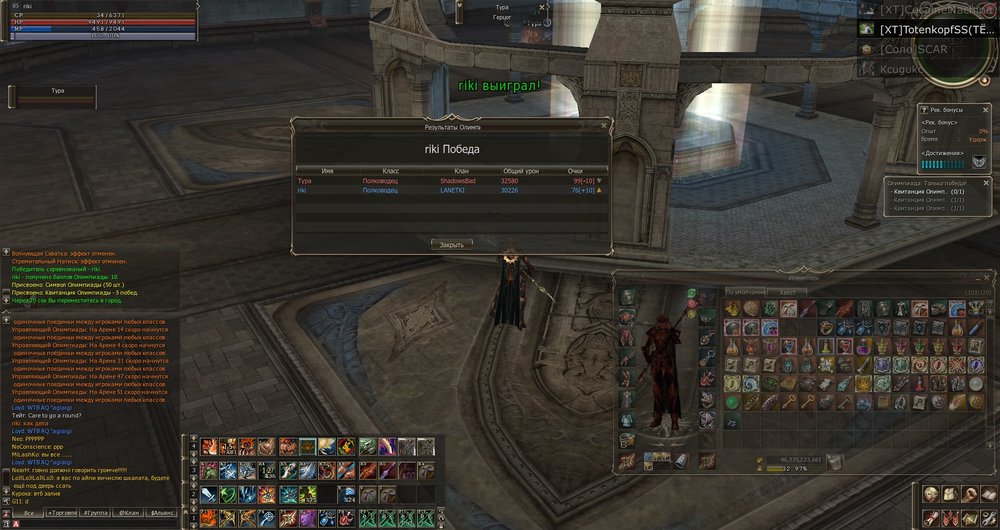Close the Olympiad results window with X
1000x530 pixels.
click(x=605, y=127)
